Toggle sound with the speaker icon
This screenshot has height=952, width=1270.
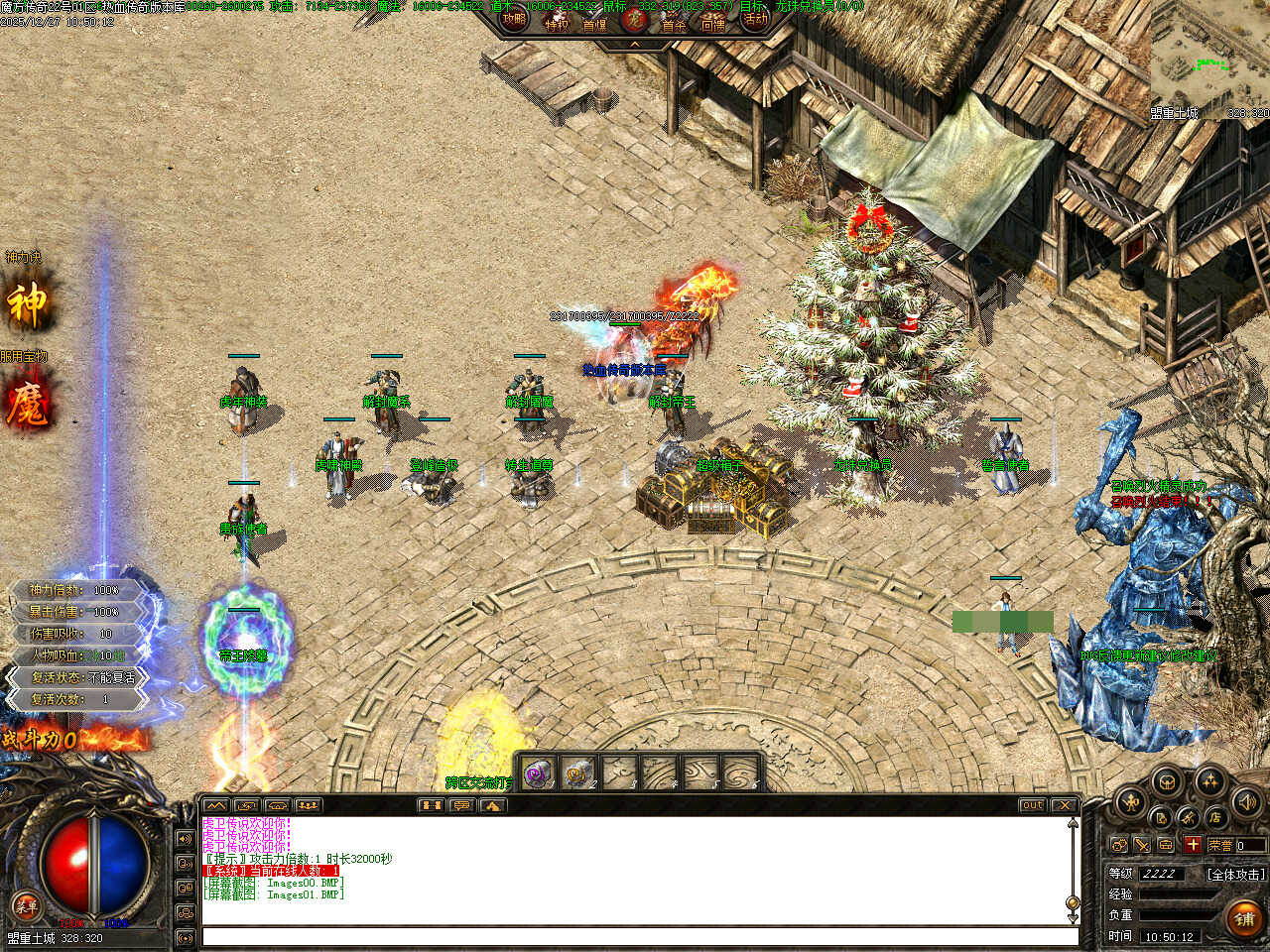(x=1245, y=801)
